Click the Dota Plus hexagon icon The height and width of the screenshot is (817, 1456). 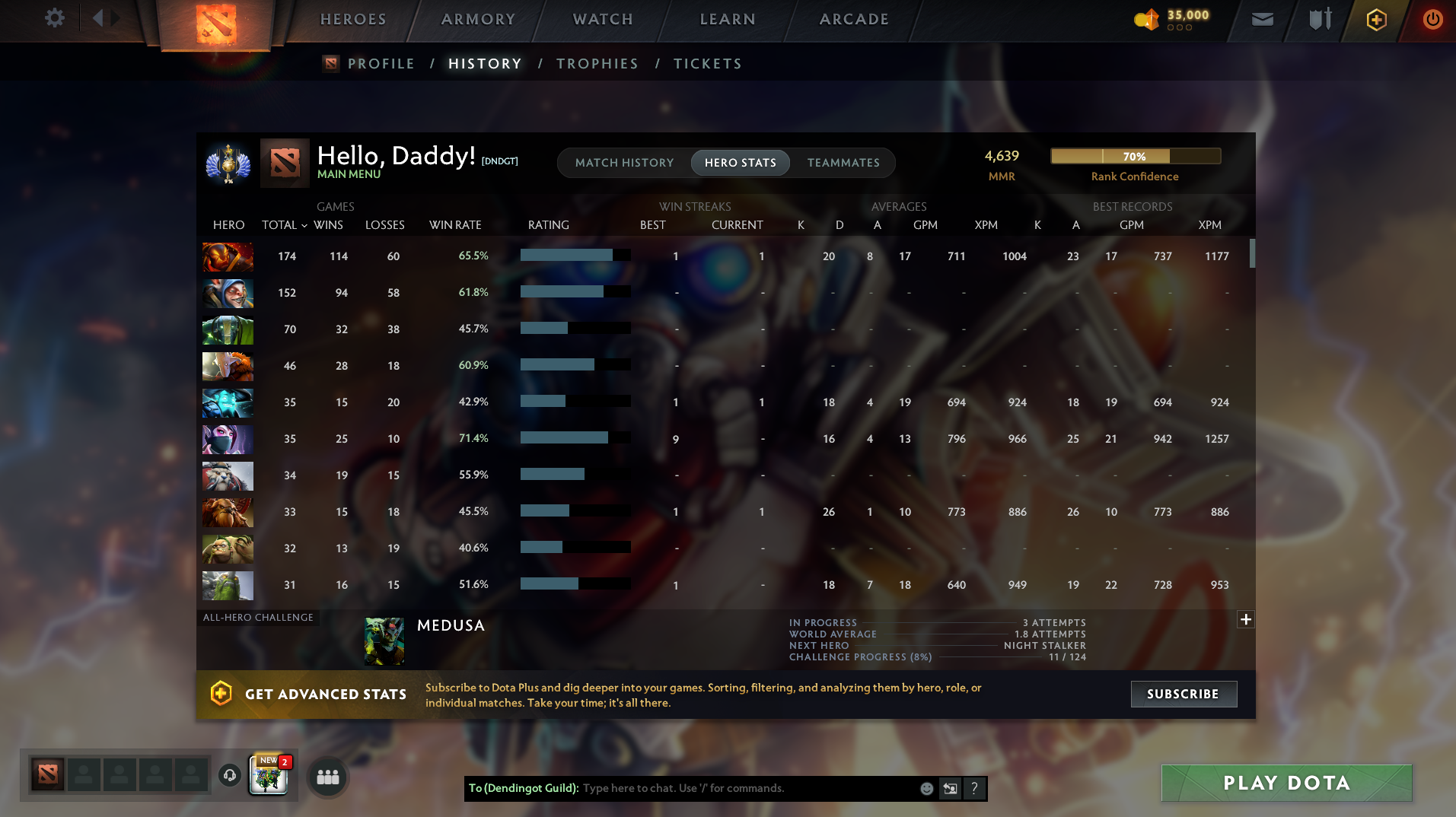click(x=1375, y=19)
